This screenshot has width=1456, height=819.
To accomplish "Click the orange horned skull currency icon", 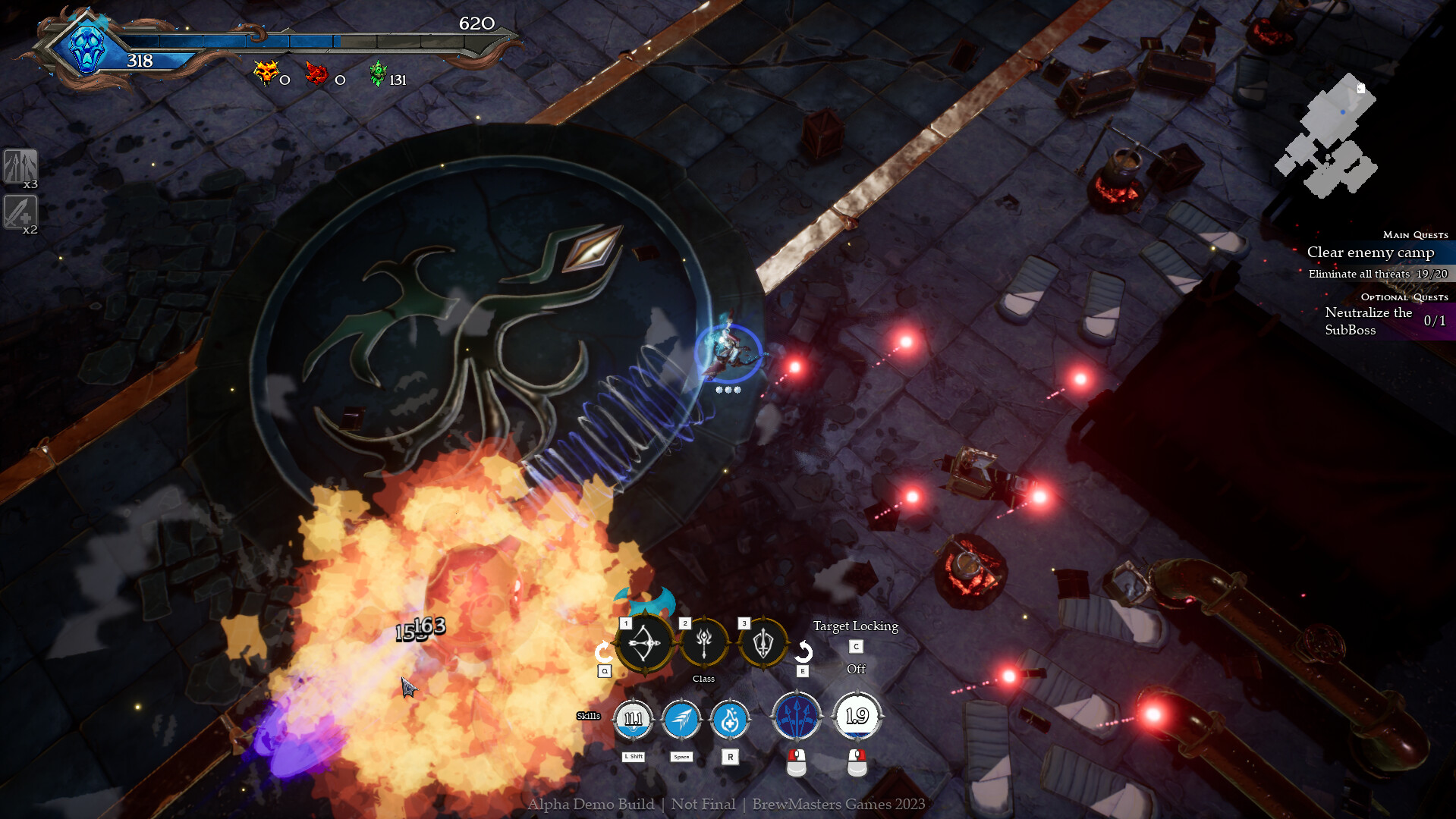I will coord(266,74).
